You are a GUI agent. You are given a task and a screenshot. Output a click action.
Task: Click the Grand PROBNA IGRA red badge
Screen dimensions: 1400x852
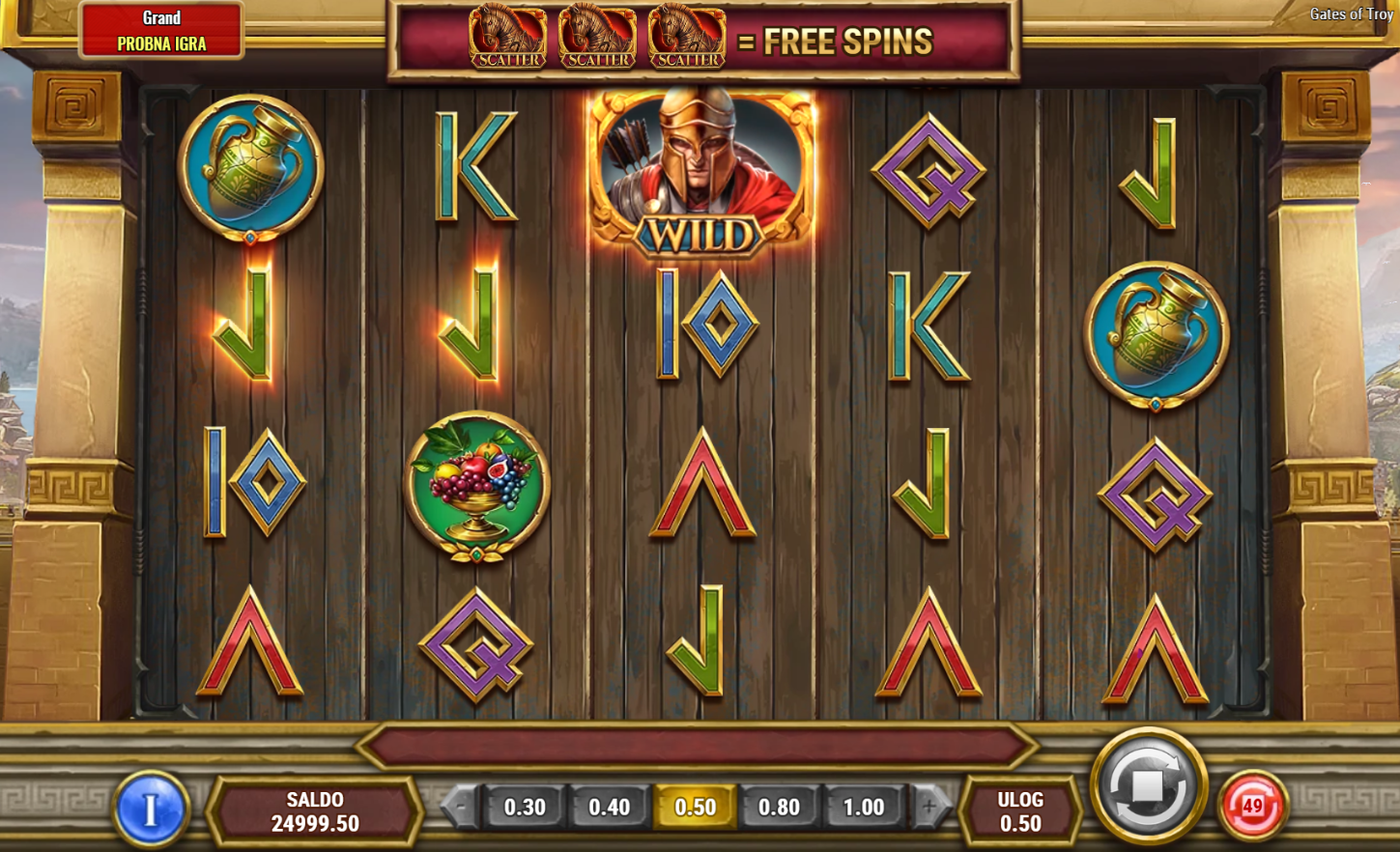coord(161,31)
